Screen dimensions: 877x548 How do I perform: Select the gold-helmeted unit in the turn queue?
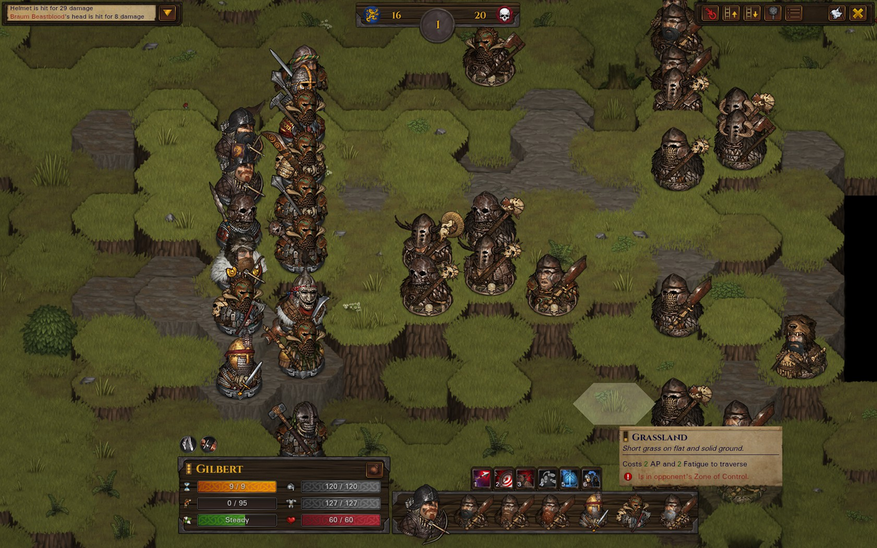593,511
